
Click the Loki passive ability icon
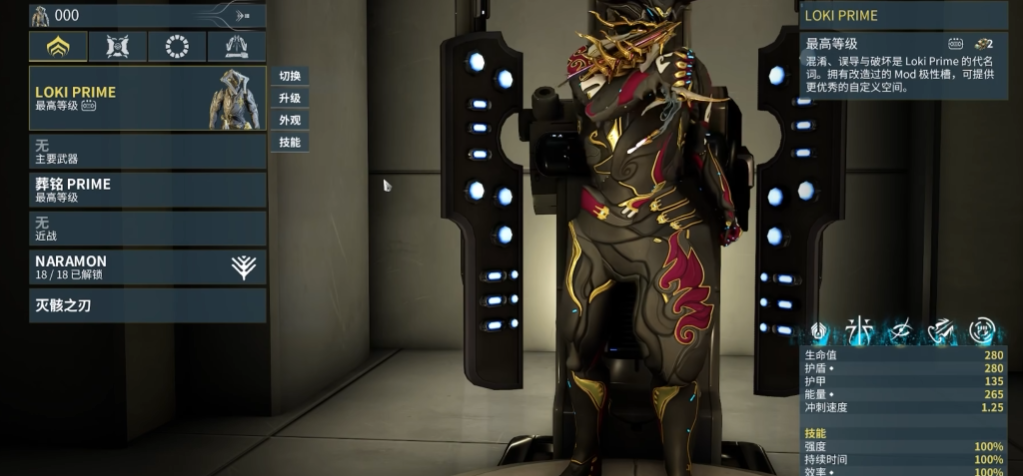820,332
